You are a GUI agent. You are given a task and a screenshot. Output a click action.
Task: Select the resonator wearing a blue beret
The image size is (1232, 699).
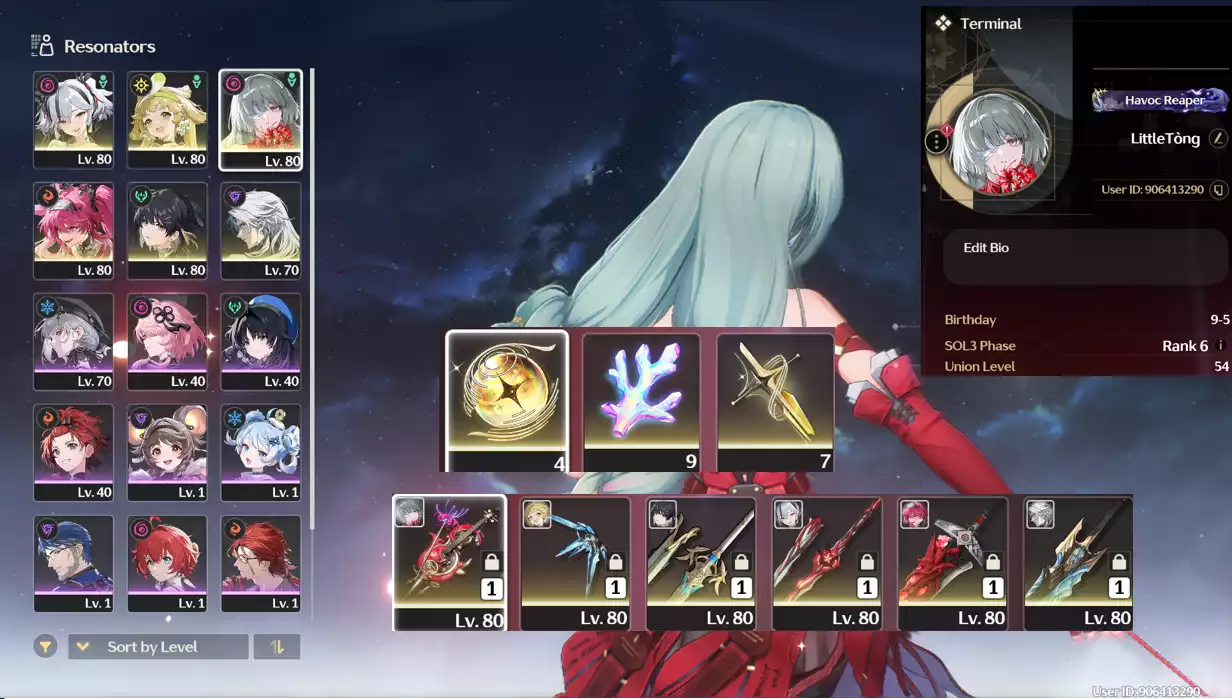click(260, 341)
